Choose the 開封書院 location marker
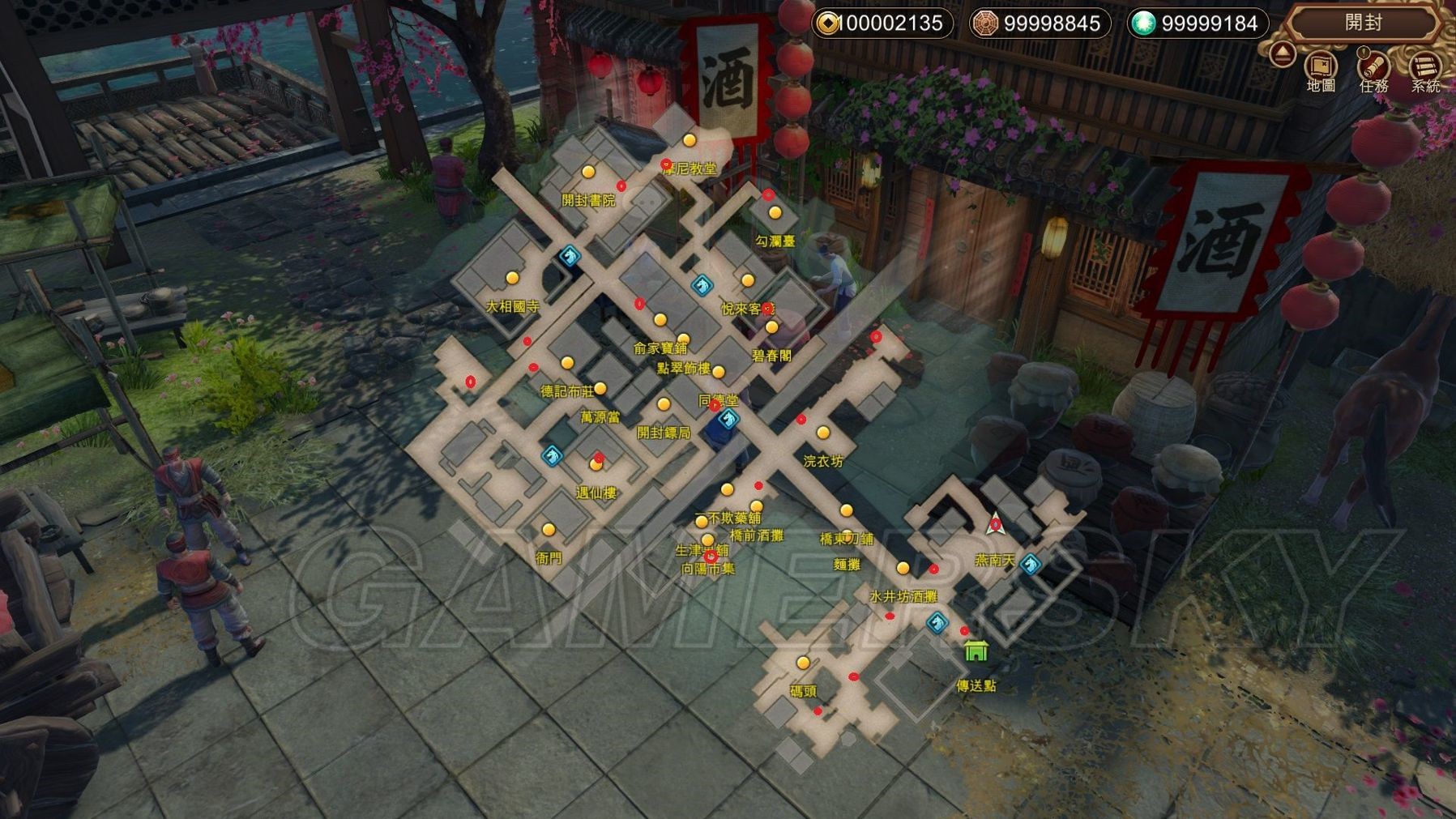 pos(588,173)
